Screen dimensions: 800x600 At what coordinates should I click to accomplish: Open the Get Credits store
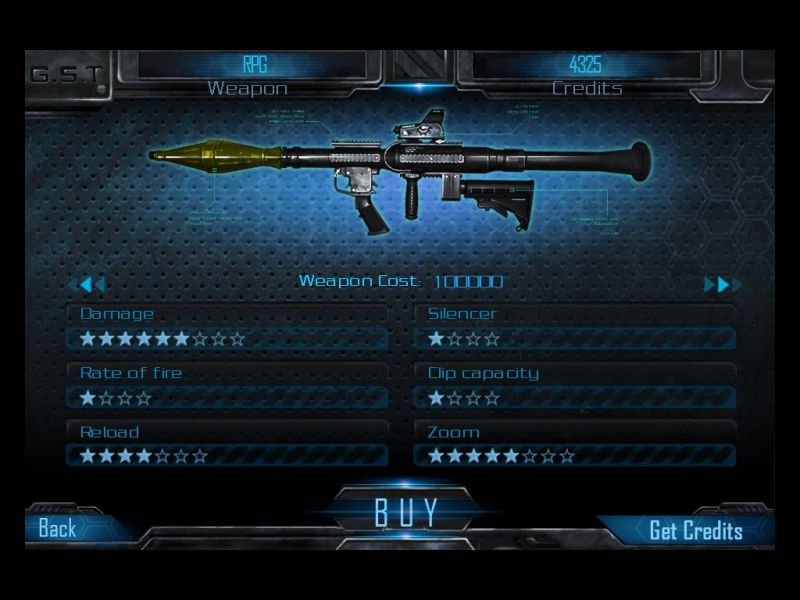coord(695,530)
